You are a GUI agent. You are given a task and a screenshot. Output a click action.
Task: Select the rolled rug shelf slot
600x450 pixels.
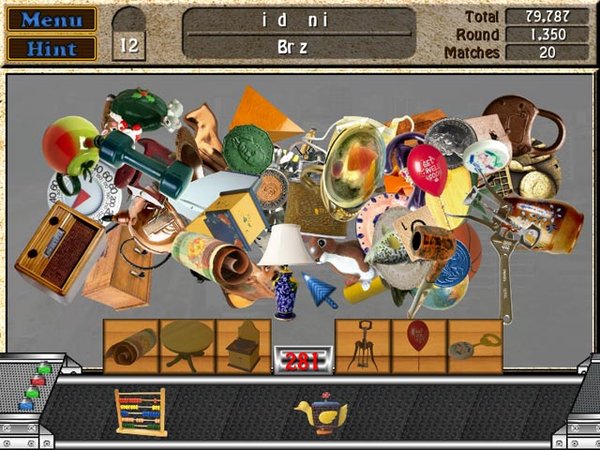[x=131, y=346]
